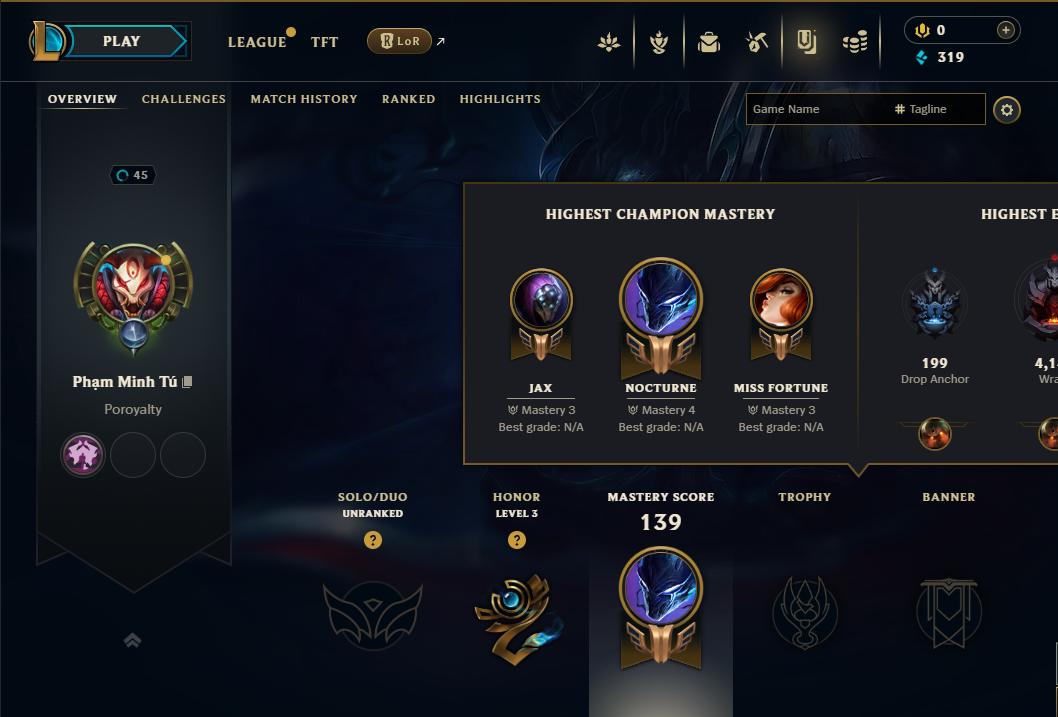Click the plus button to buy RP

pyautogui.click(x=1006, y=30)
